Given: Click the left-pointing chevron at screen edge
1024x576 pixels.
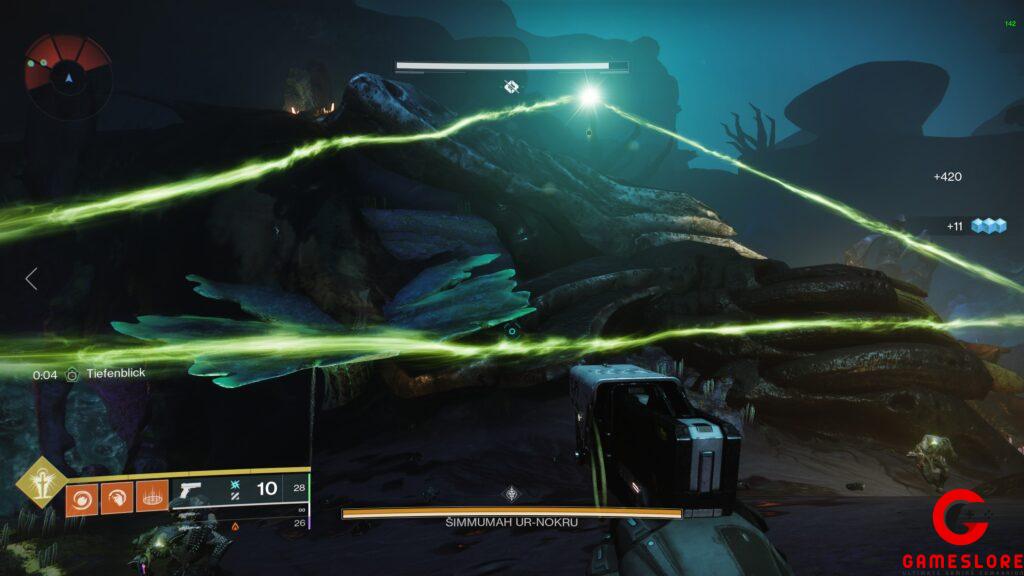Looking at the screenshot, I should tap(31, 279).
